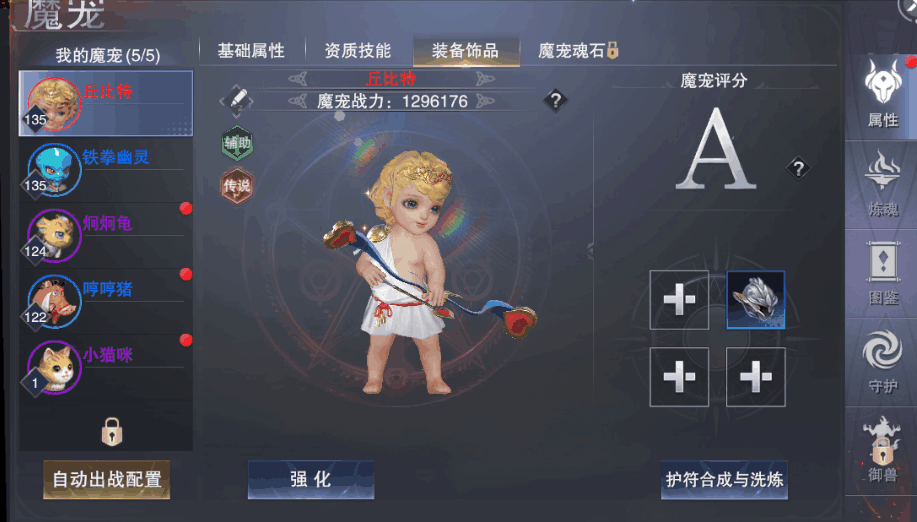The image size is (917, 522).
Task: Select the 装备饰品 tab
Action: [x=464, y=50]
